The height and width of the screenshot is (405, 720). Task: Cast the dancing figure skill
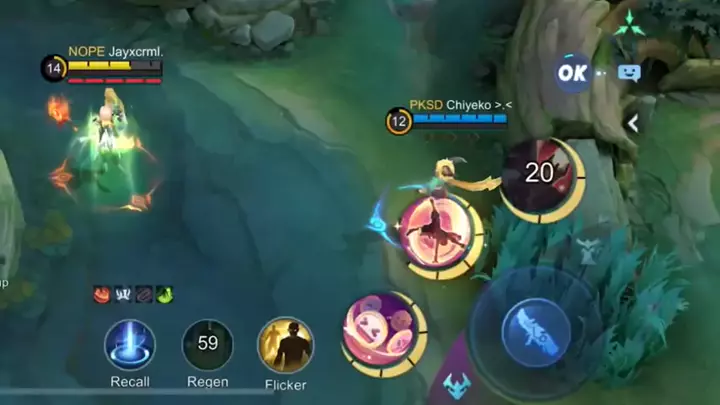coord(438,232)
